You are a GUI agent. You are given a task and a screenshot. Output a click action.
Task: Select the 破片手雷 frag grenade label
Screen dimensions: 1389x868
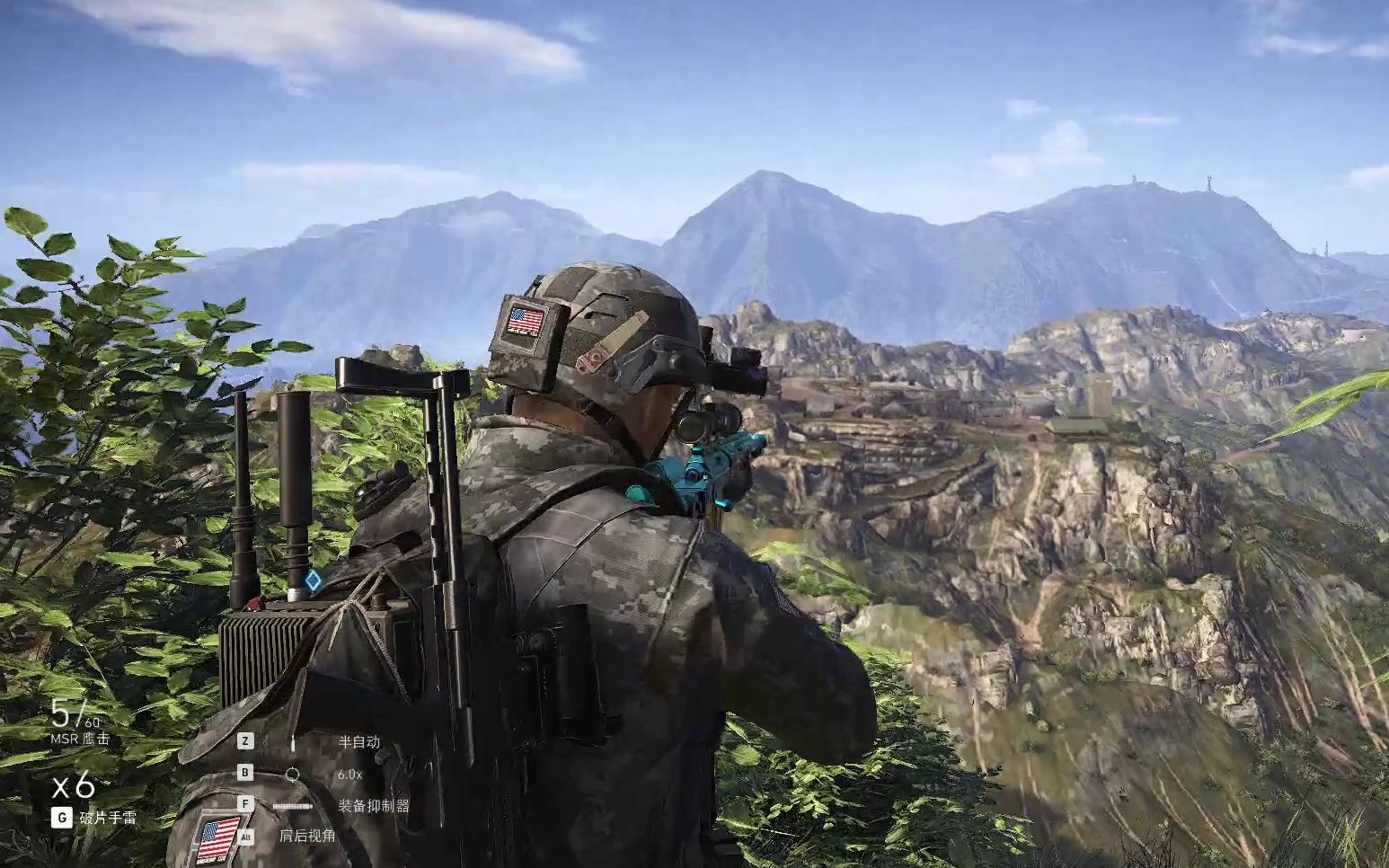(x=107, y=818)
